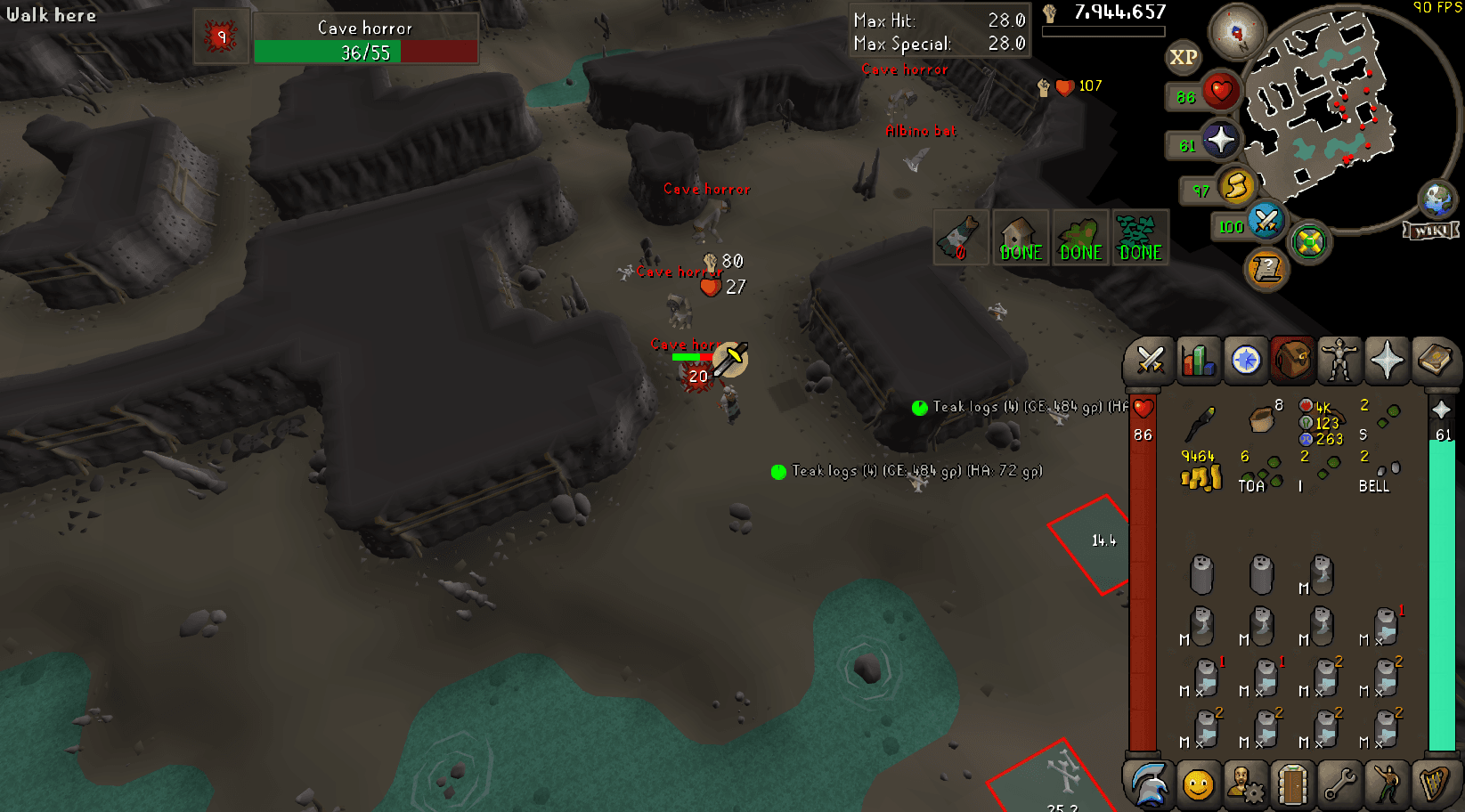Toggle run with the energy orb showing 97
This screenshot has height=812, width=1465.
tap(1237, 187)
